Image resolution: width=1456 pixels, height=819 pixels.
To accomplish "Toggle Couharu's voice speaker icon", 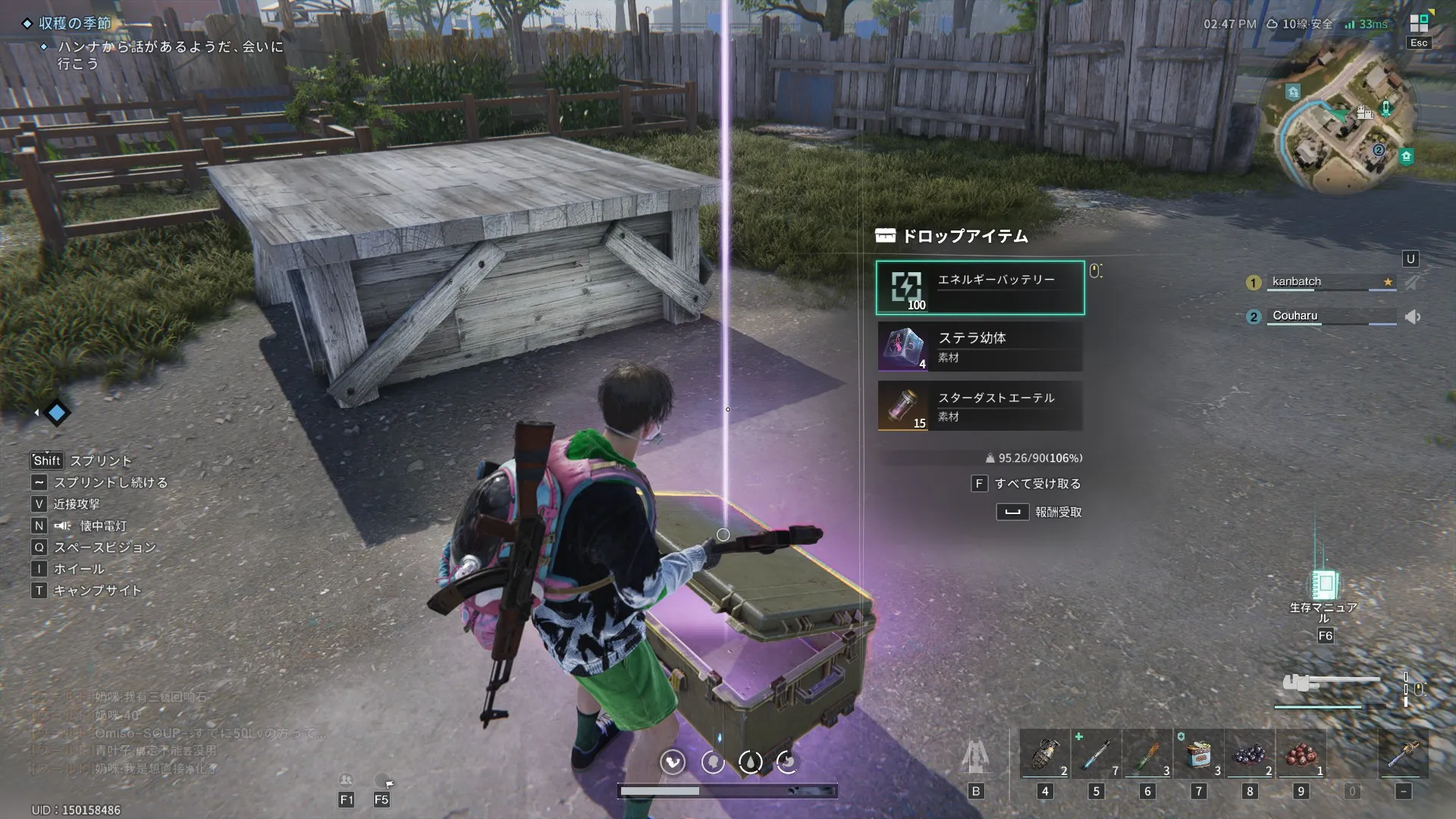I will [1413, 317].
